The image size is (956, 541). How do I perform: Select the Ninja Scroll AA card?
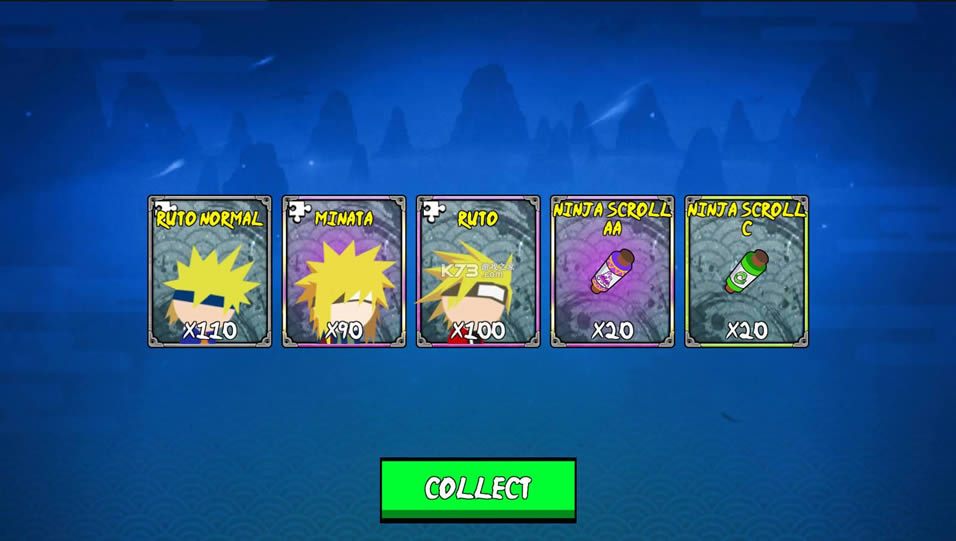(x=612, y=272)
